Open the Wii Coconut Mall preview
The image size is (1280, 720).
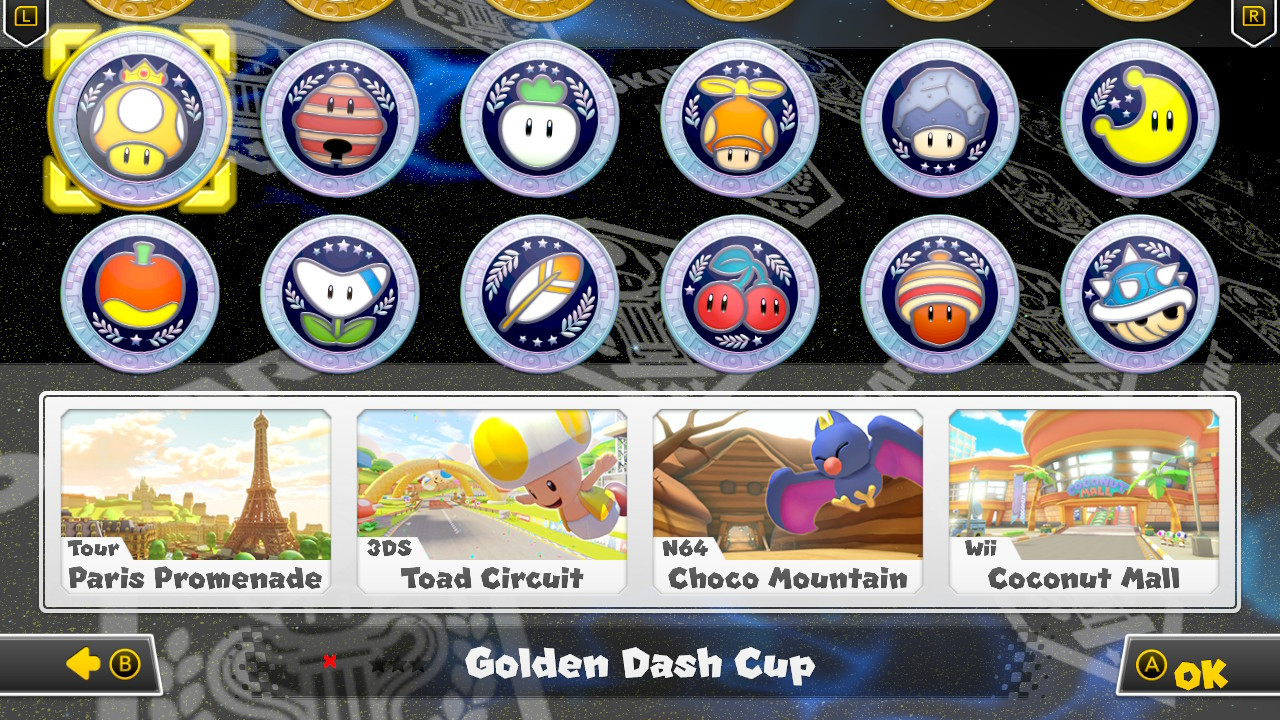pyautogui.click(x=1083, y=500)
